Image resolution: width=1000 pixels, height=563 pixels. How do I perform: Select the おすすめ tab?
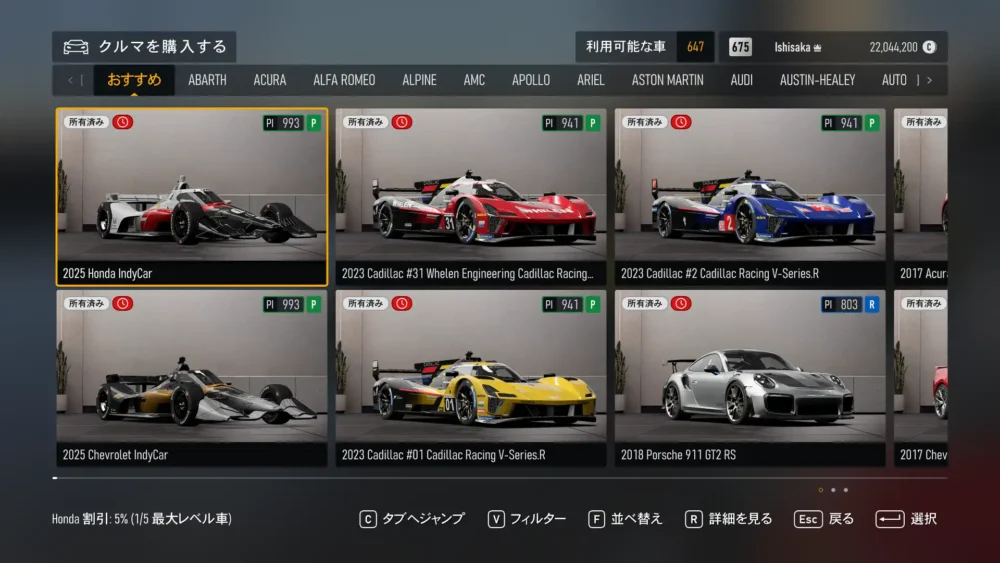coord(134,80)
